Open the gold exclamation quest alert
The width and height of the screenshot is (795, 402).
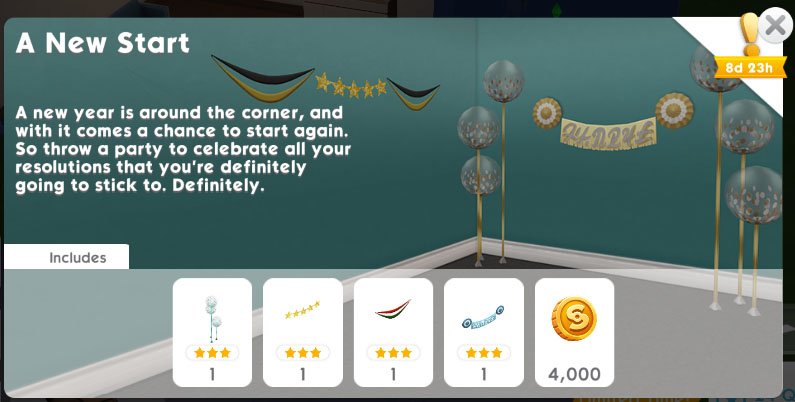[750, 36]
